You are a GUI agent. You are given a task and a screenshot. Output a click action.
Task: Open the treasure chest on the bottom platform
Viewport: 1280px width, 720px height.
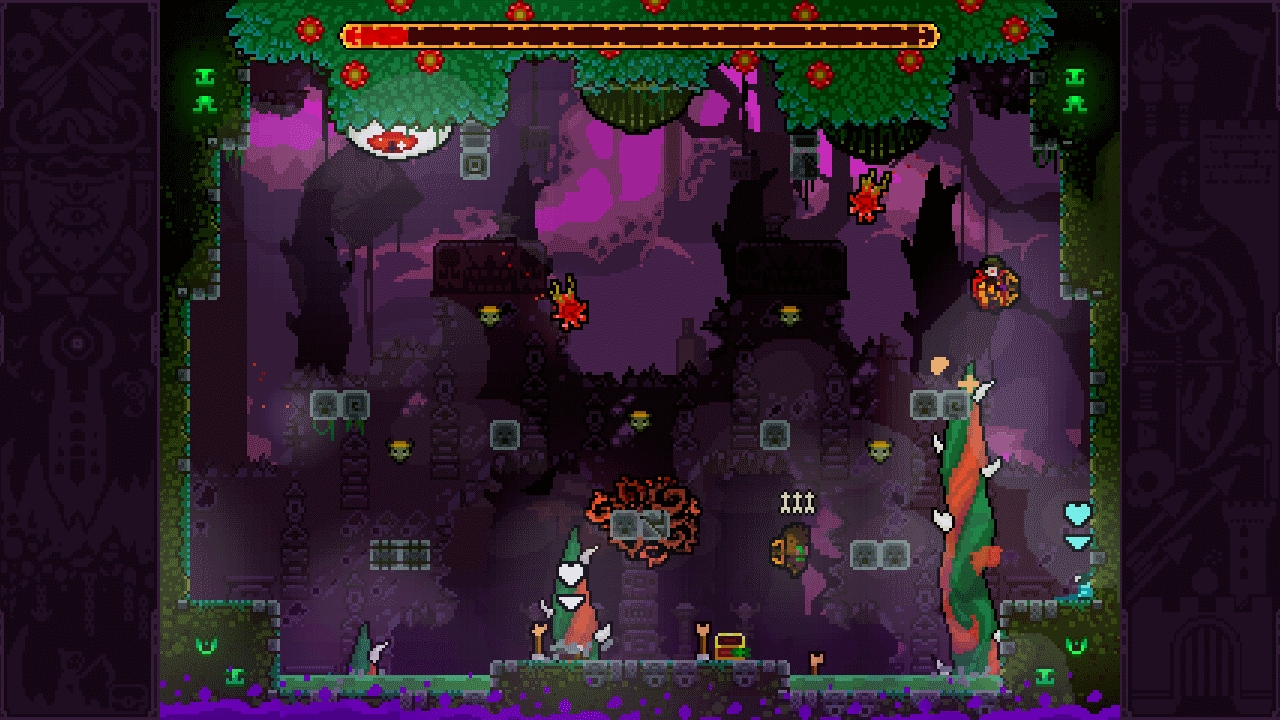[730, 645]
